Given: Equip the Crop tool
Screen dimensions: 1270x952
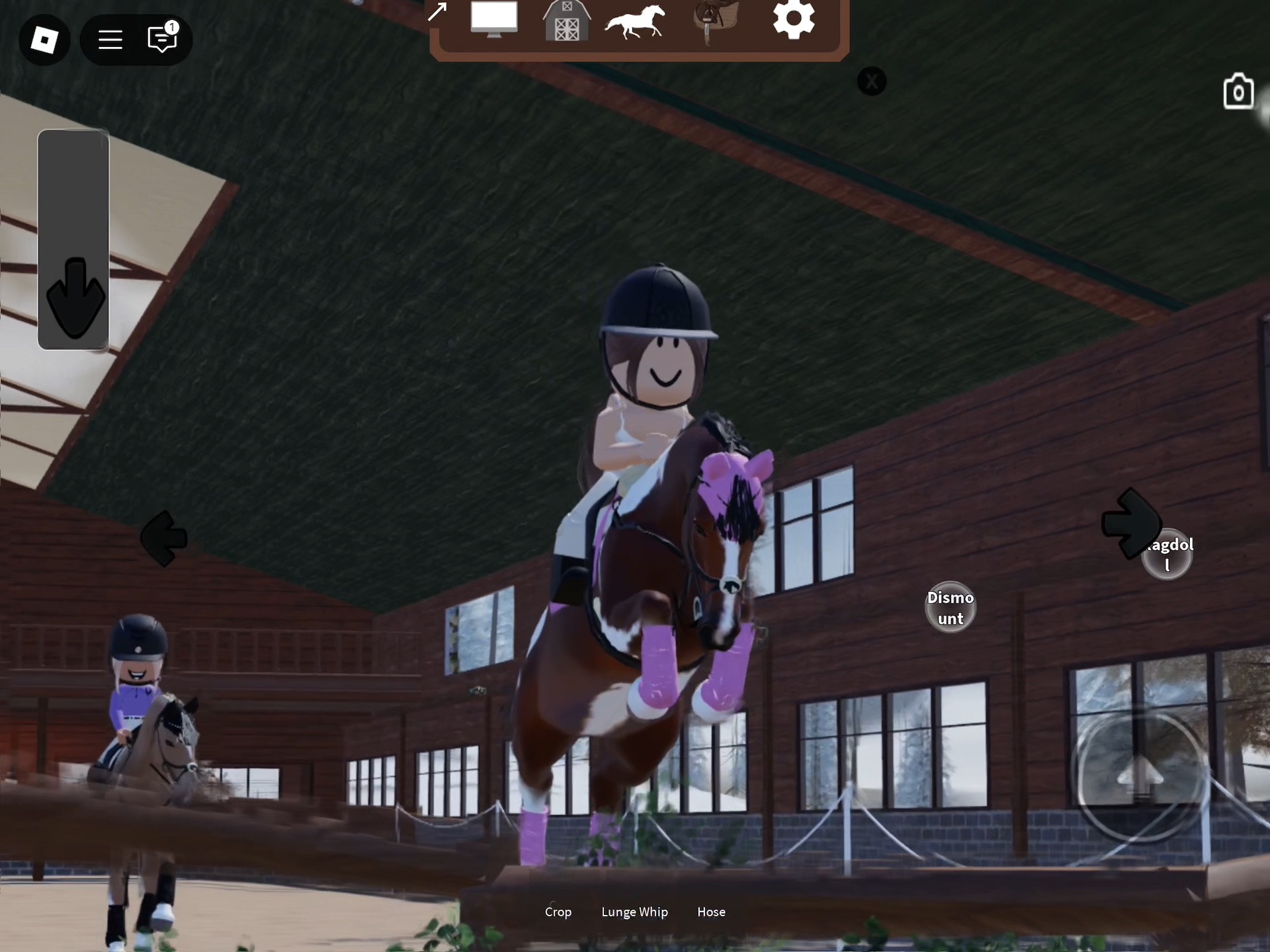Looking at the screenshot, I should [x=558, y=912].
